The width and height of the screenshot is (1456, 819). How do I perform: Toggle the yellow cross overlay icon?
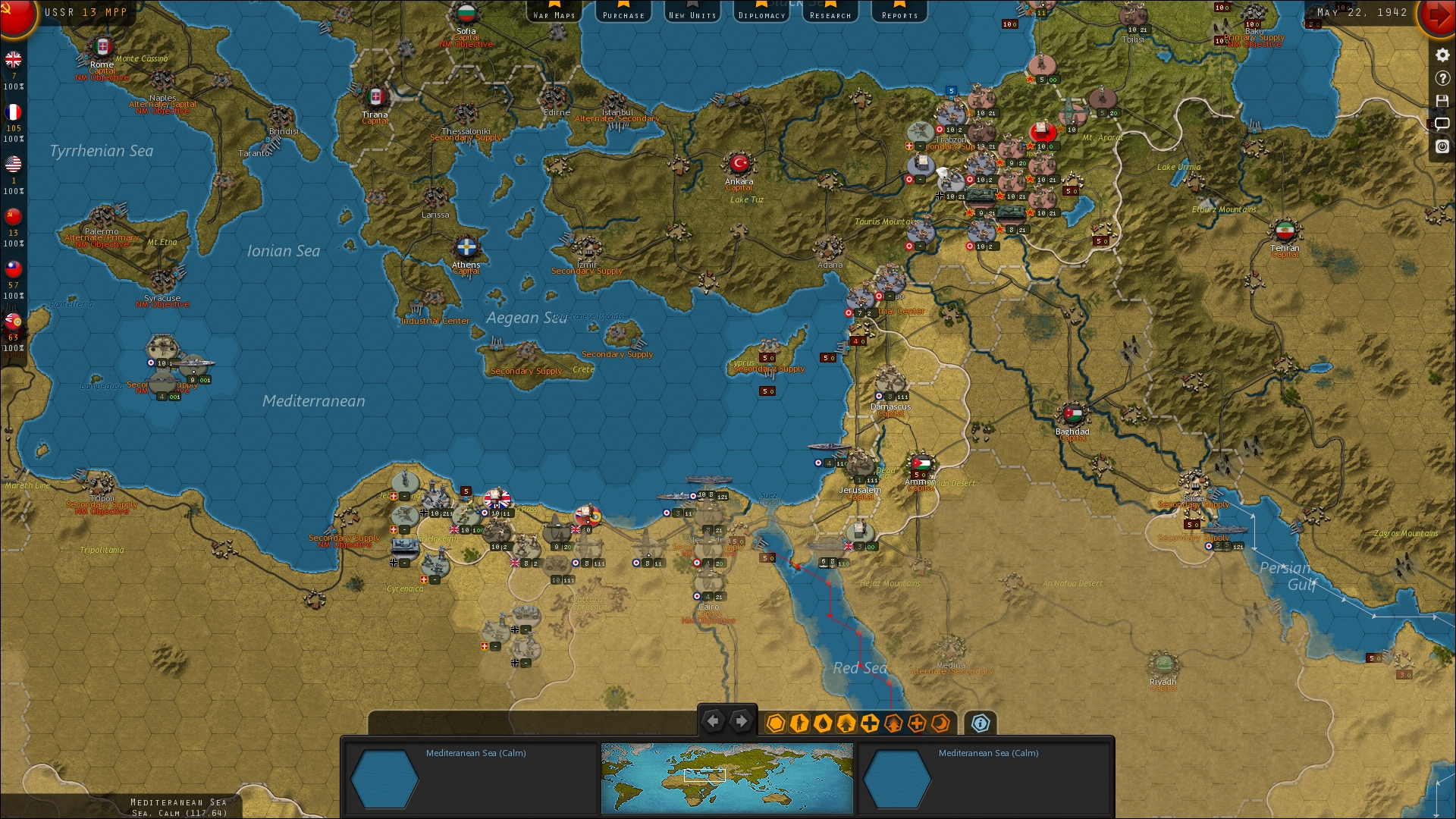(871, 723)
